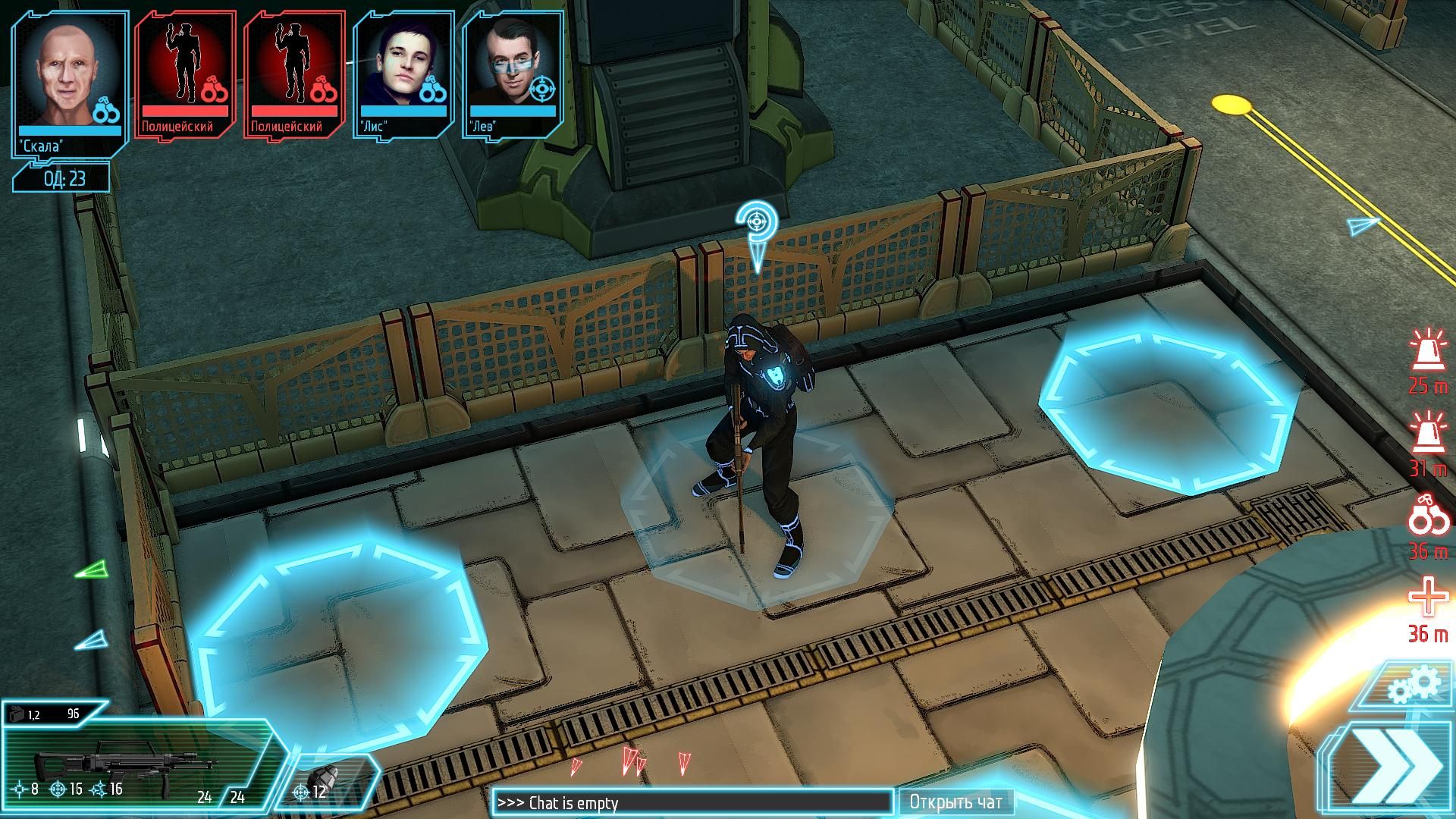Select the first Полицейский enemy portrait
The image size is (1456, 819).
coord(186,74)
